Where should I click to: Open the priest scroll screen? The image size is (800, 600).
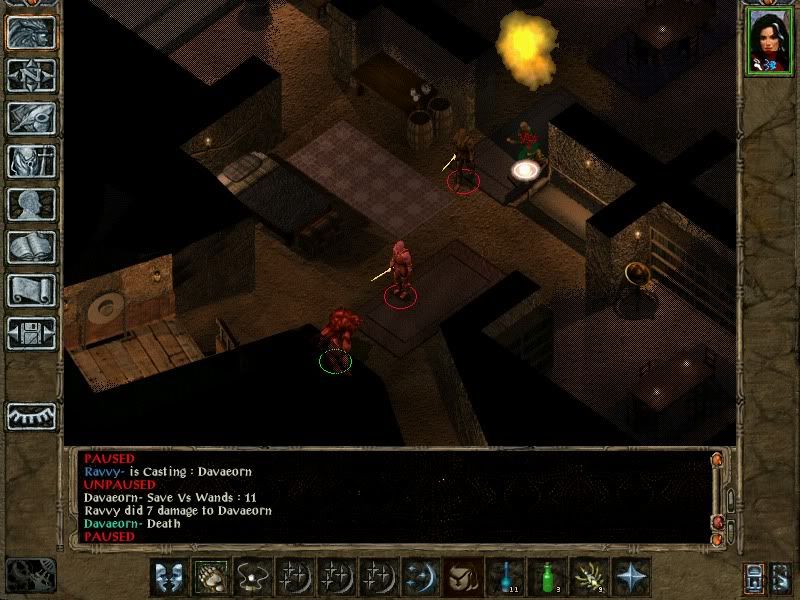point(31,290)
